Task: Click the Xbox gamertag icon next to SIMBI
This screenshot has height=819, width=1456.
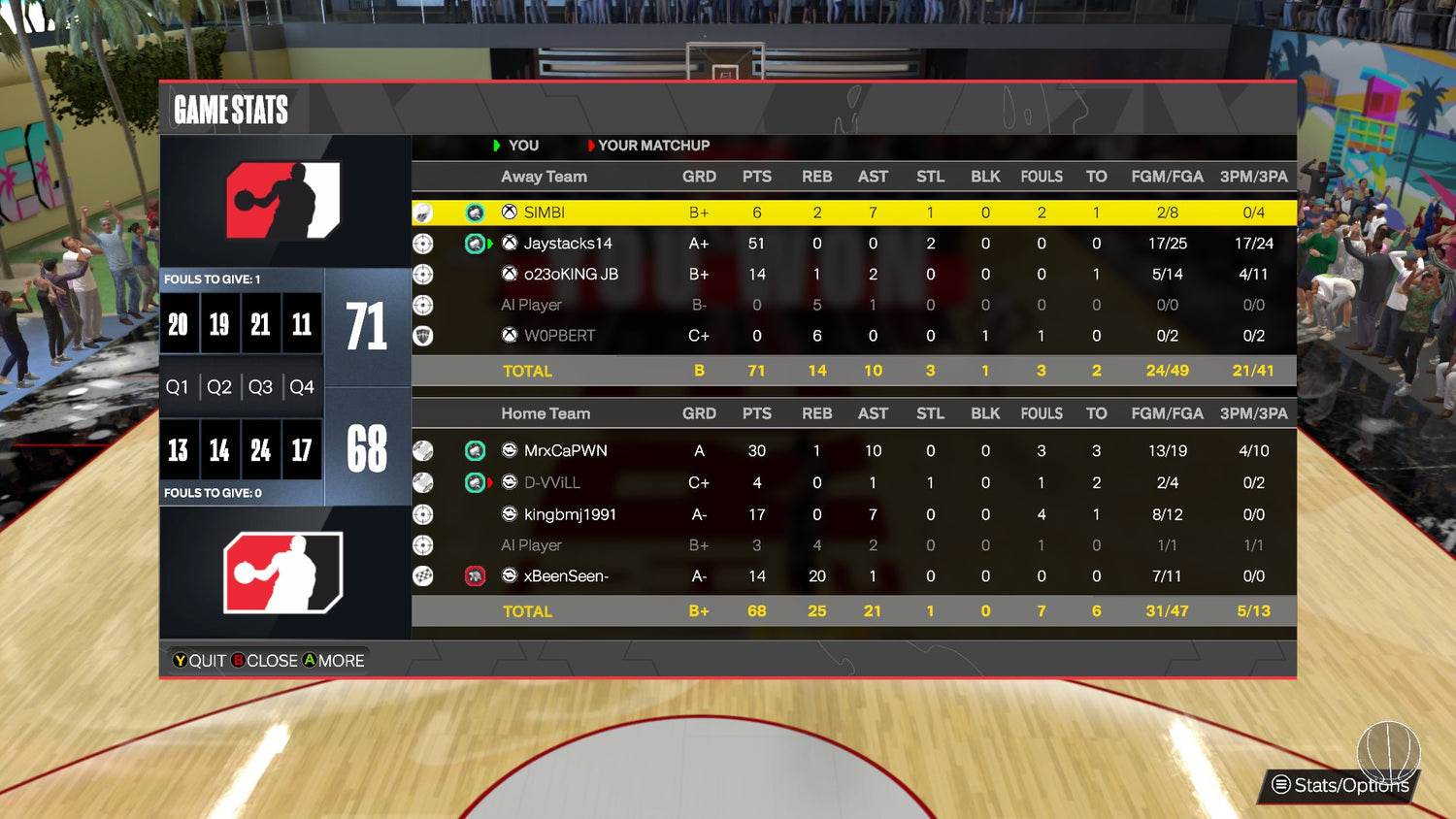Action: coord(508,212)
